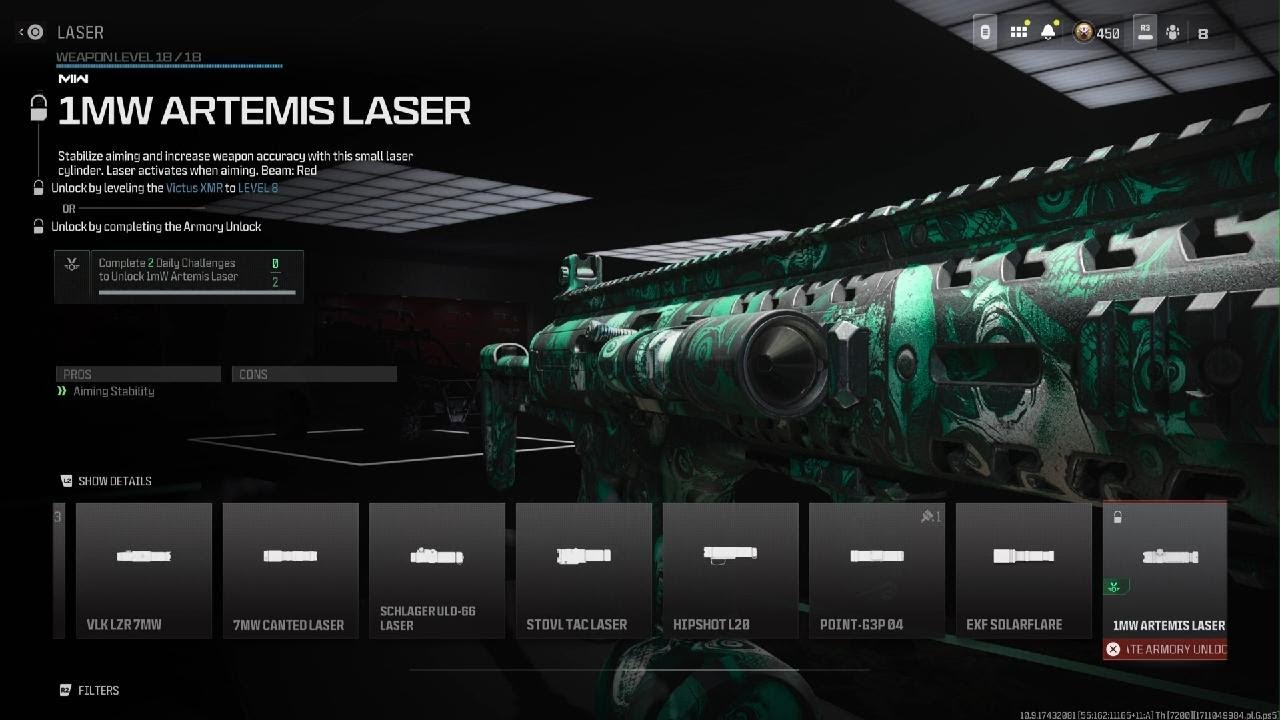Click the locked 1MW Artemis Laser tile

coord(1165,570)
